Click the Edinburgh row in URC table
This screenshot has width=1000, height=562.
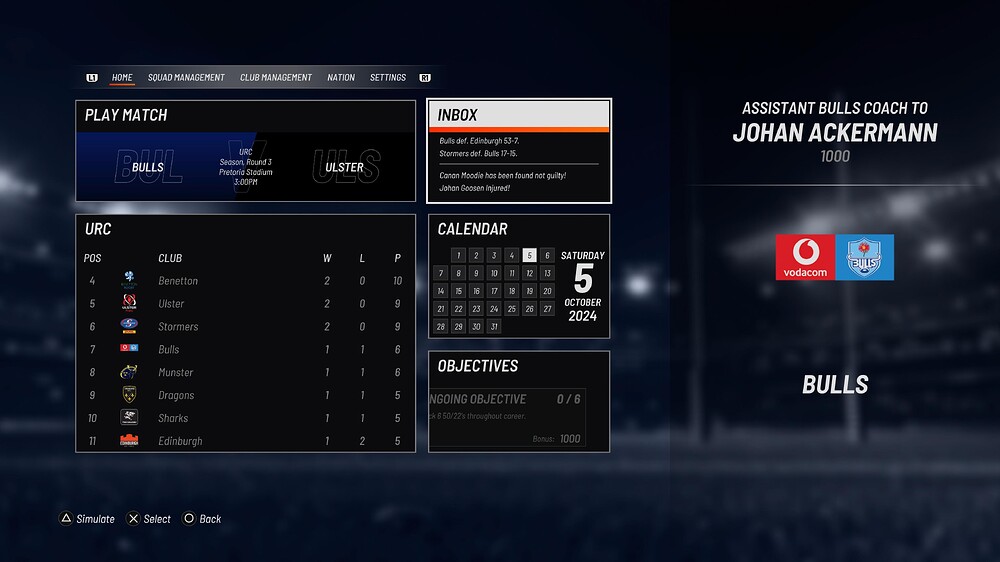(246, 441)
